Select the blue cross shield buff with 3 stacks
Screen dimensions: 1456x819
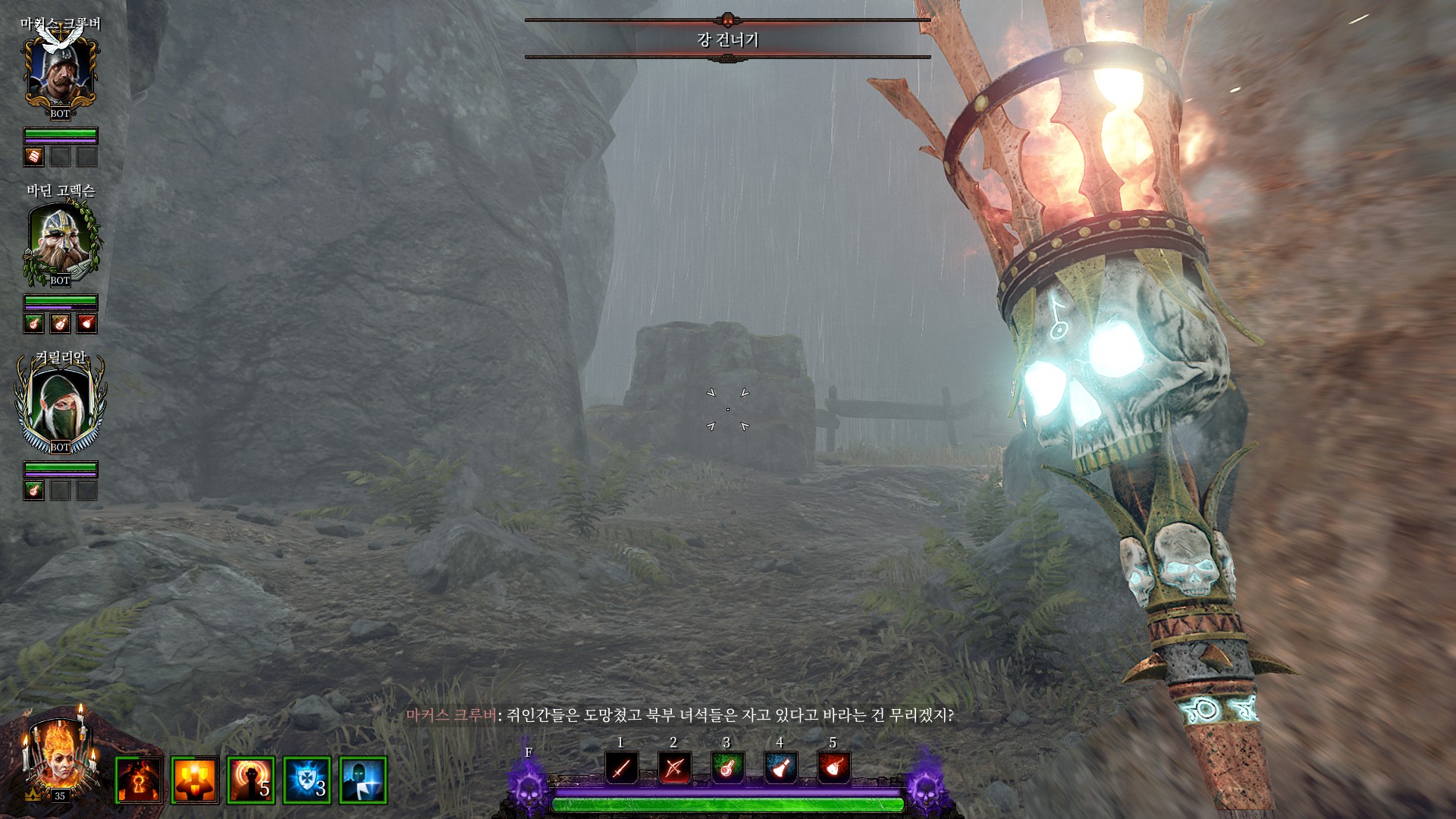point(307,780)
